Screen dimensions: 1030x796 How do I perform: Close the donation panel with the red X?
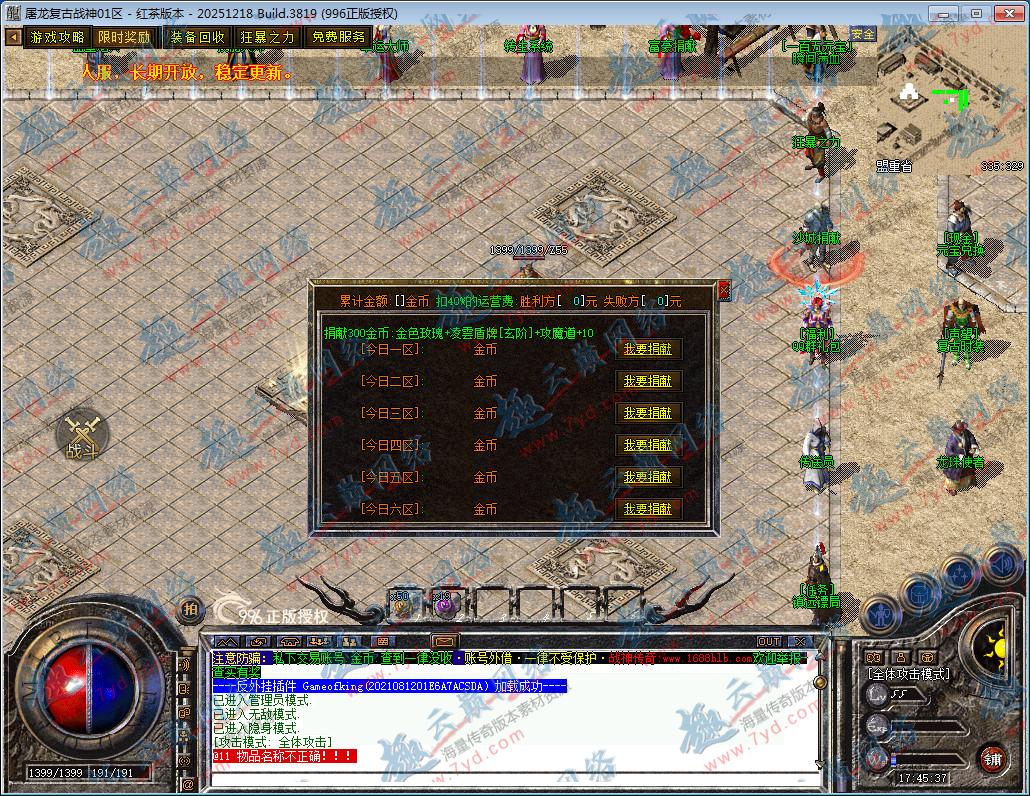(724, 290)
